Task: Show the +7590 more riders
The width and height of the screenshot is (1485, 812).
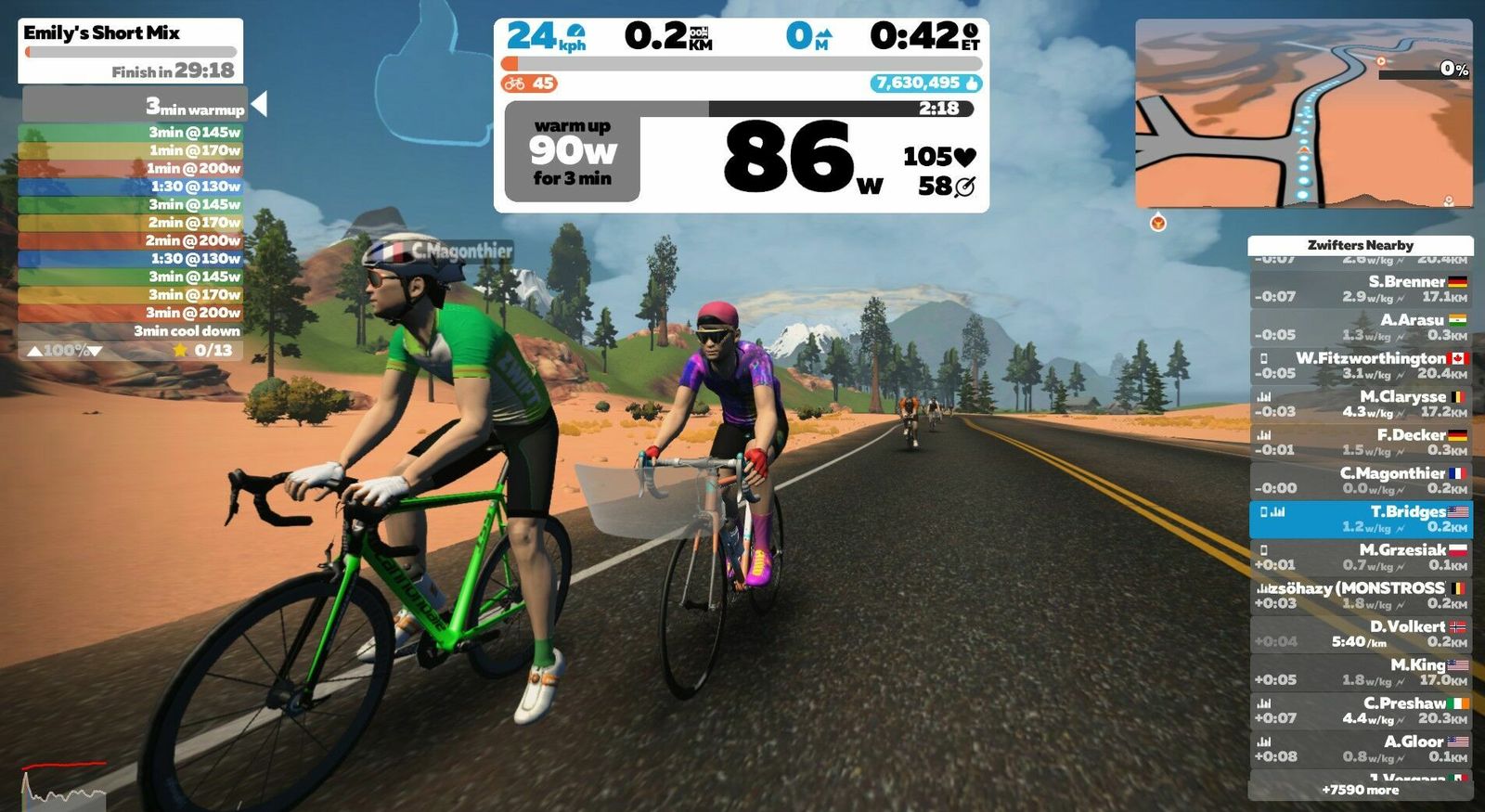Action: 1361,790
